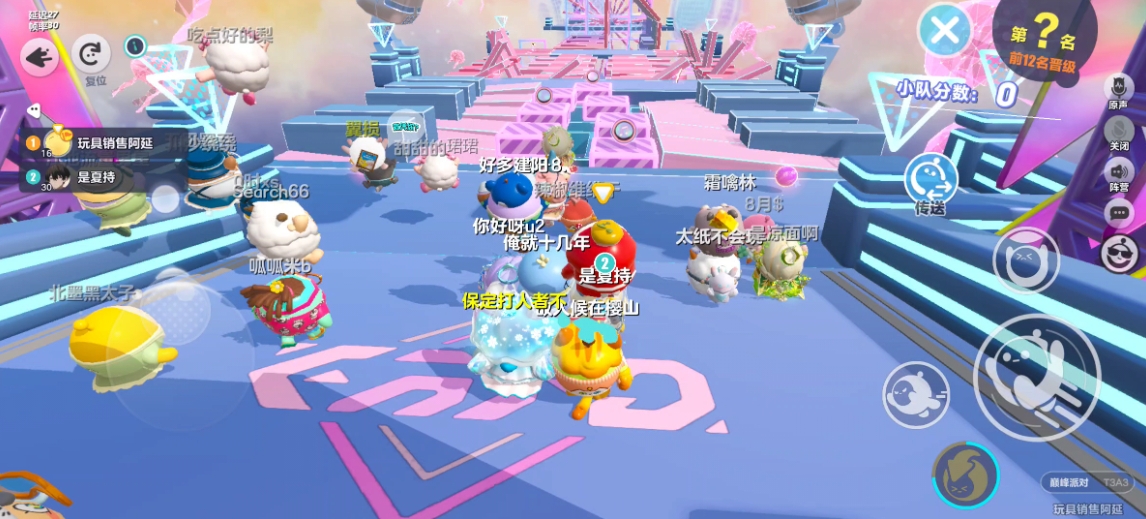Switch the 阵营 speaker channel

click(1118, 171)
